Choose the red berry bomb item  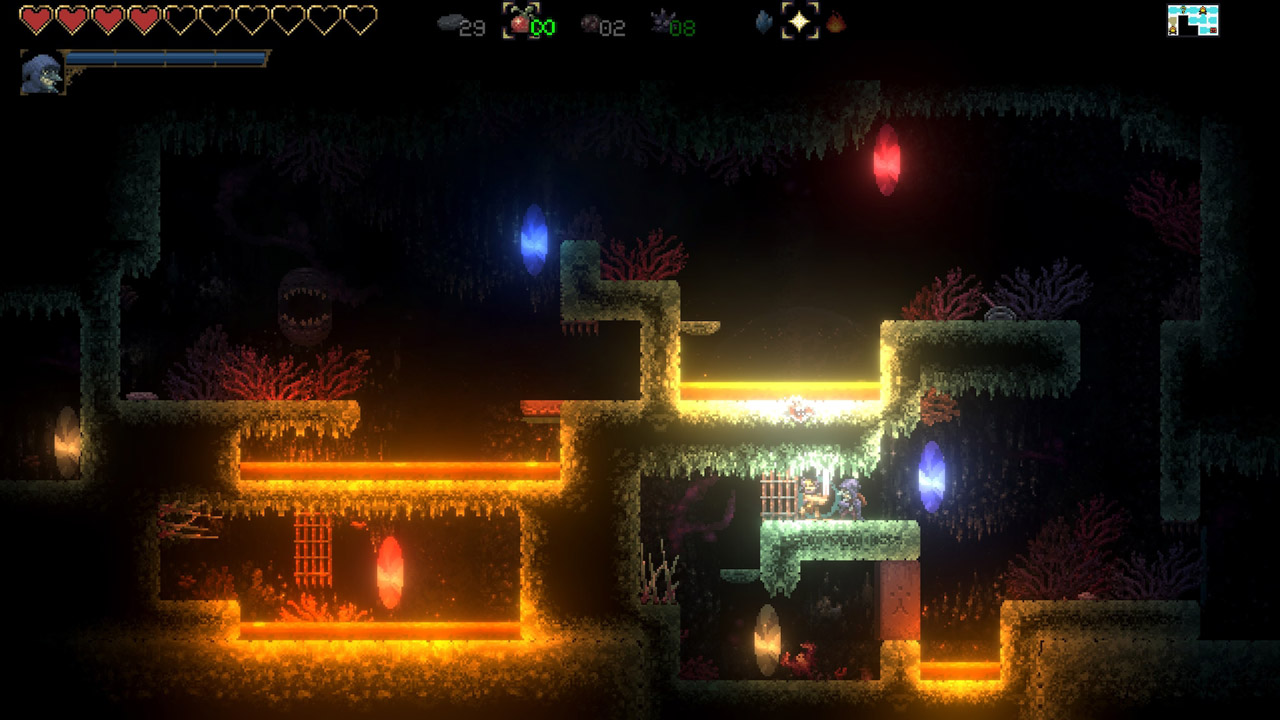click(x=520, y=21)
